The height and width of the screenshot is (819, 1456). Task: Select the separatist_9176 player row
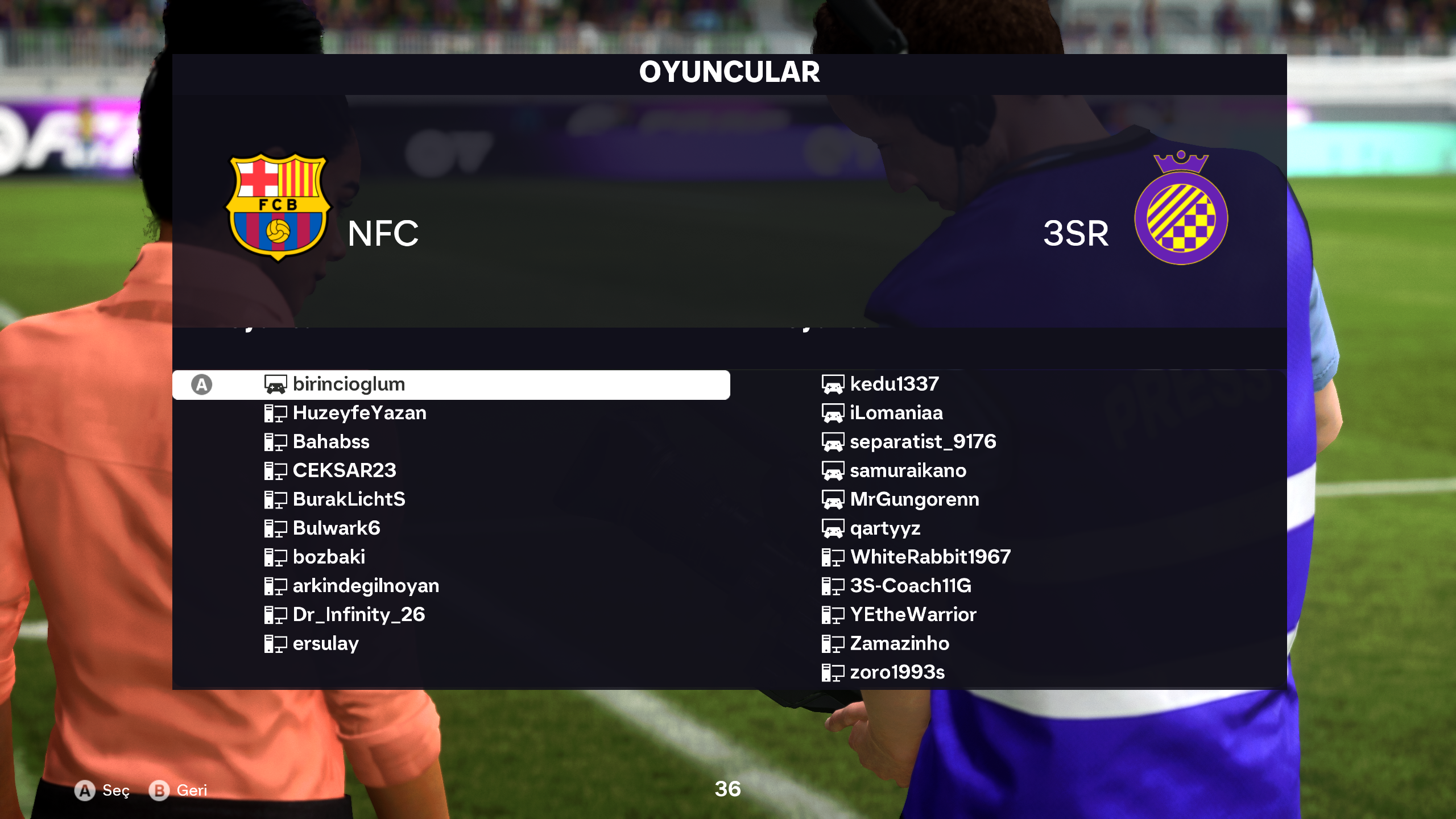(x=923, y=442)
